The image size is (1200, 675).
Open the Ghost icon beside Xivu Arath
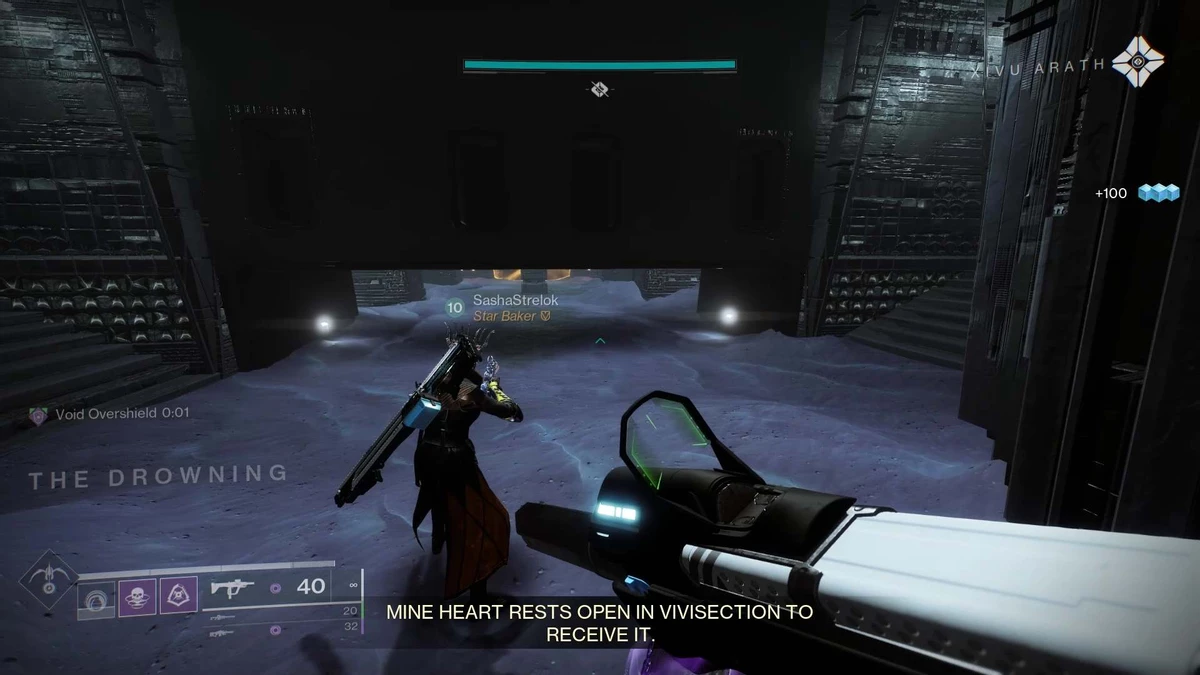pyautogui.click(x=1138, y=62)
